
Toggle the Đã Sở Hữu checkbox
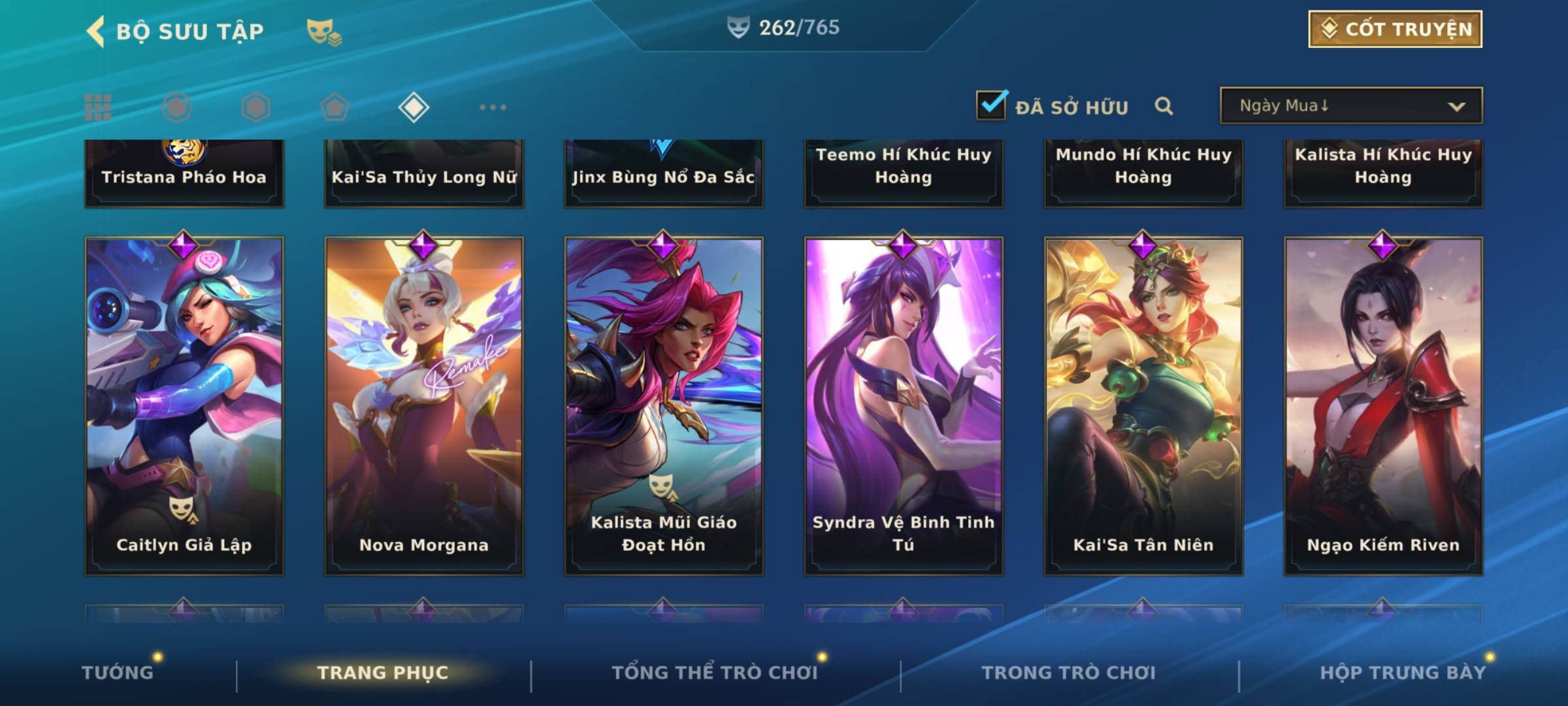pos(991,105)
